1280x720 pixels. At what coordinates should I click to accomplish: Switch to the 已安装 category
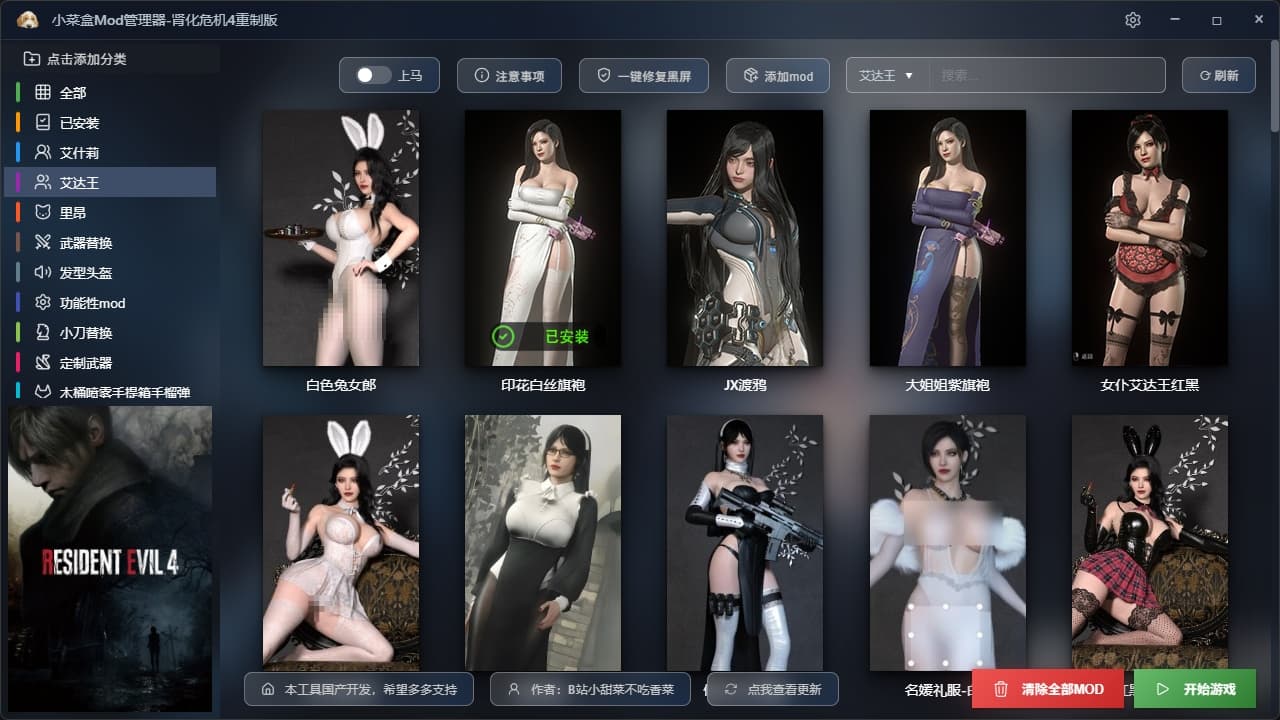coord(79,123)
